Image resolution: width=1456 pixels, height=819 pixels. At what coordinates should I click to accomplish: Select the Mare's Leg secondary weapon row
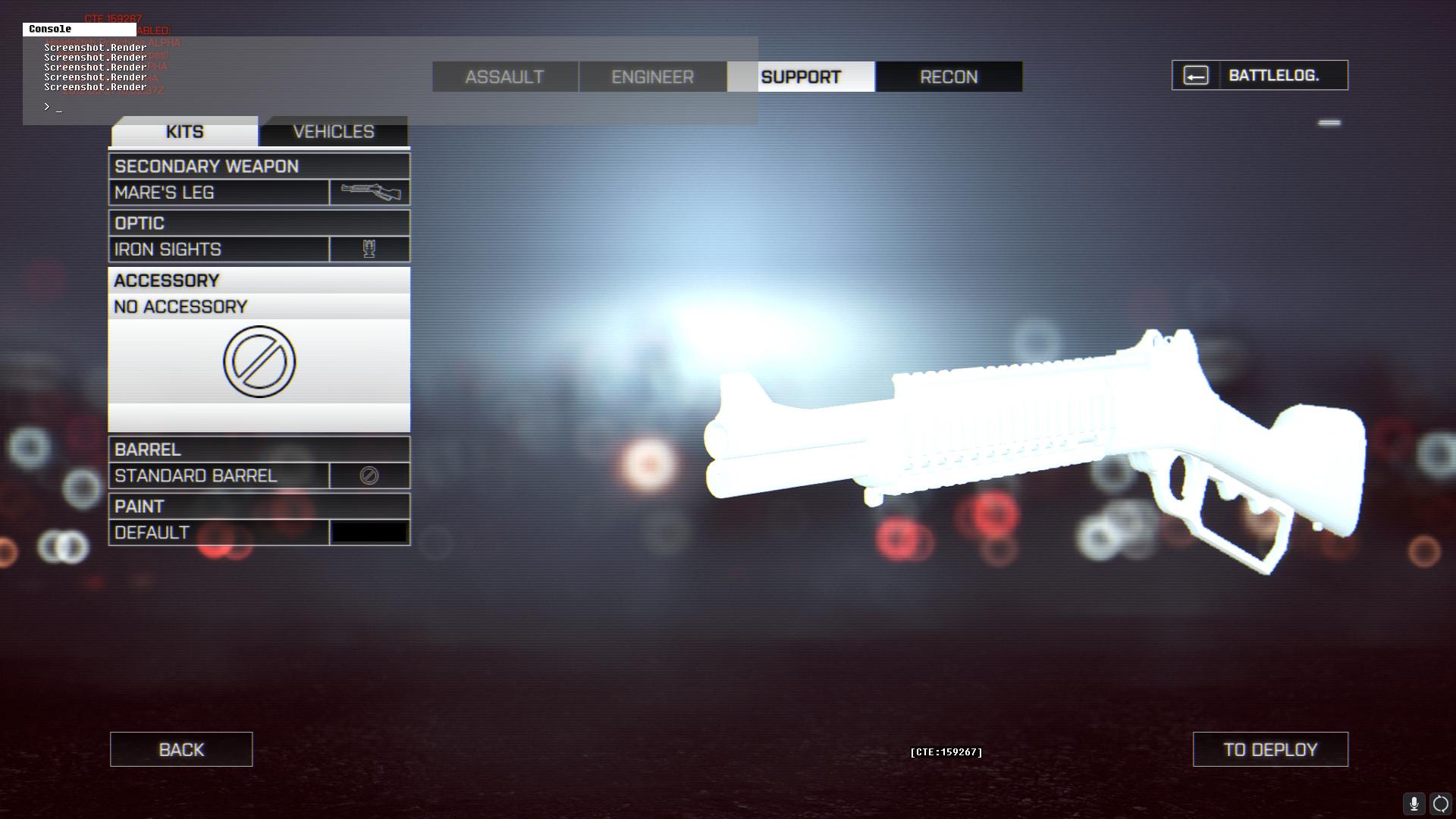(x=219, y=193)
